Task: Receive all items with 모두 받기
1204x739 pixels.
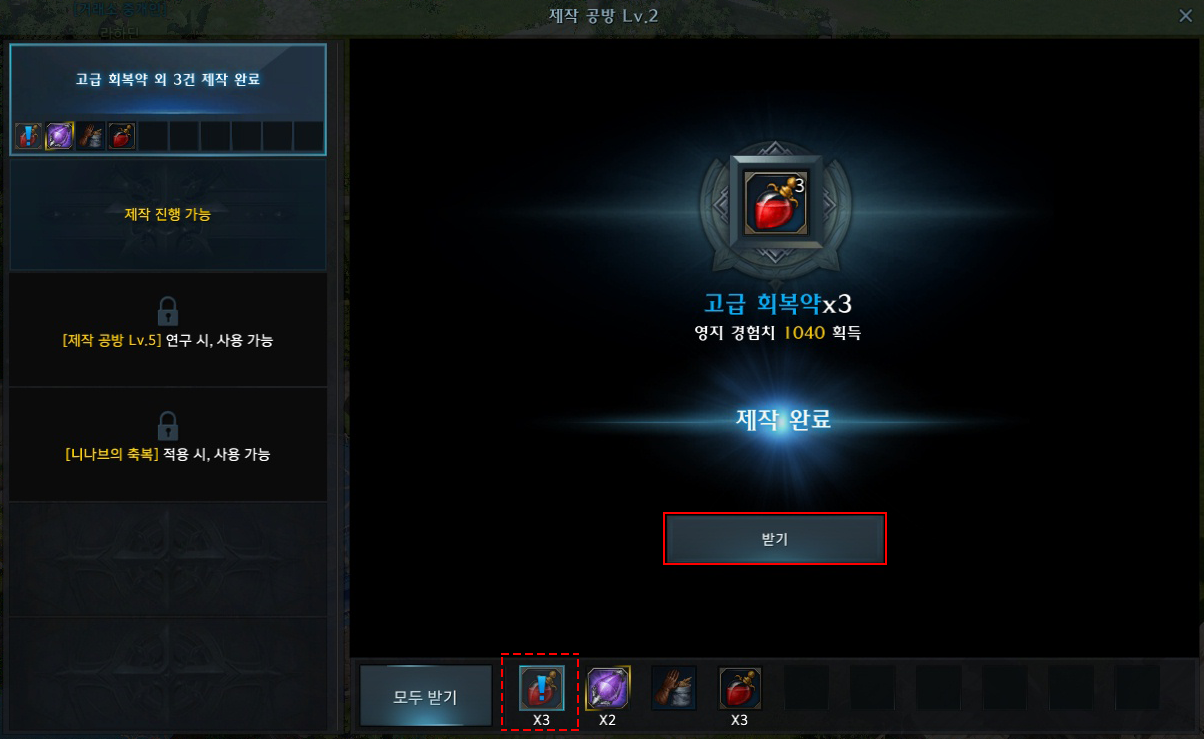Action: tap(425, 696)
